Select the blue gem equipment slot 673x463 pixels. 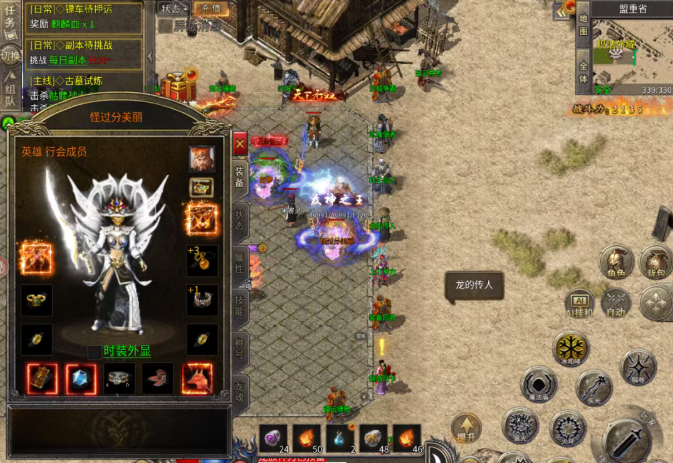point(81,378)
